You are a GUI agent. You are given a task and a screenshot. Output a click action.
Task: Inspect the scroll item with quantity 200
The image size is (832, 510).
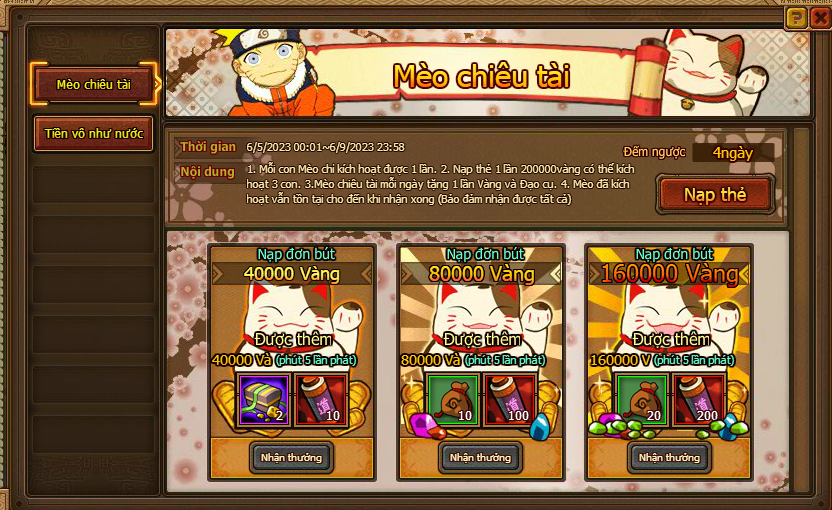700,400
